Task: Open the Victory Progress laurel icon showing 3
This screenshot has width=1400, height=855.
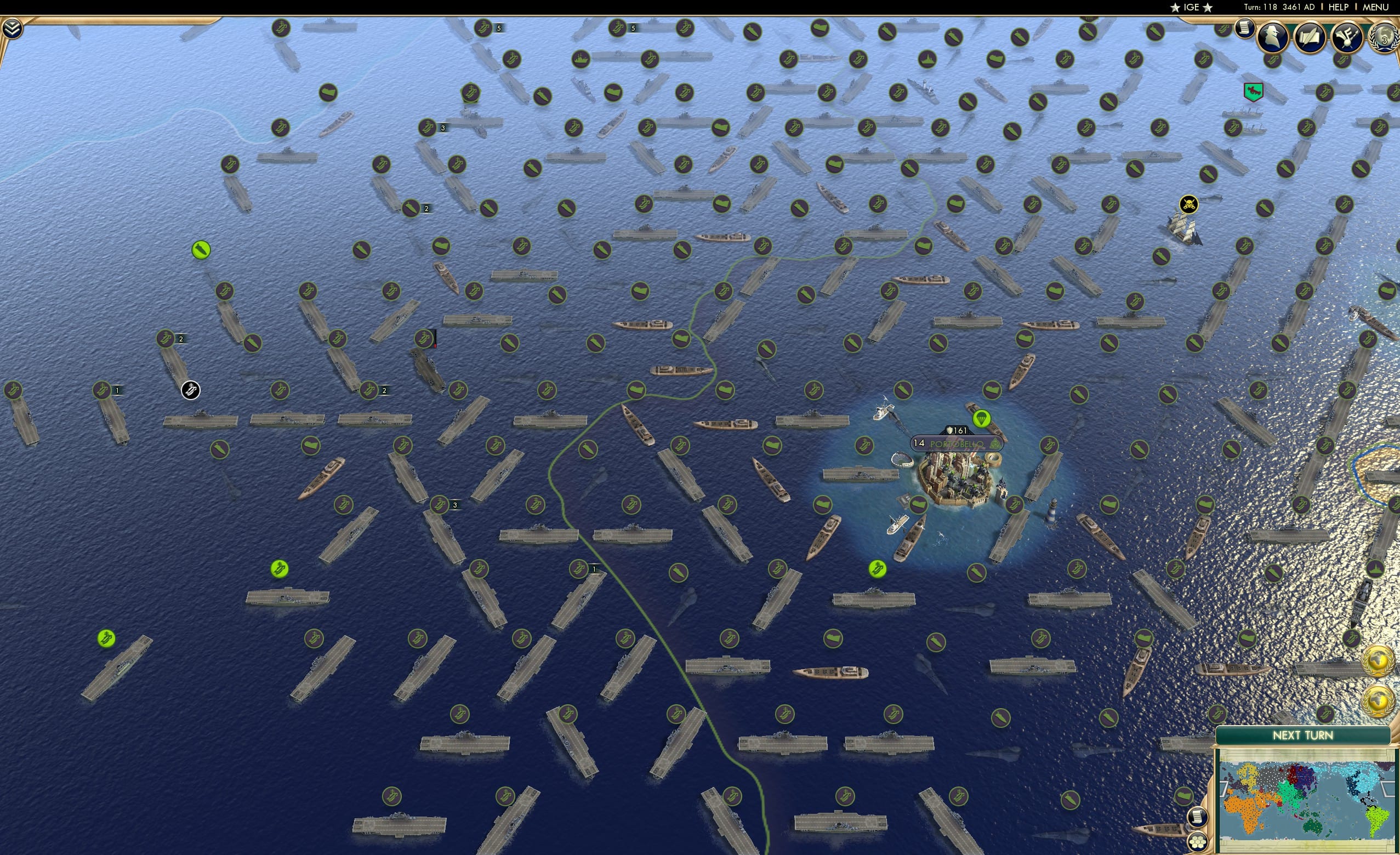Action: click(1384, 37)
